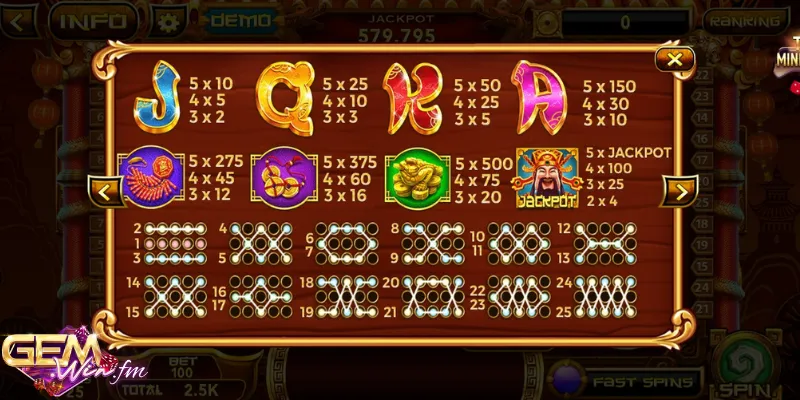Enable FAST SPINS

point(642,381)
